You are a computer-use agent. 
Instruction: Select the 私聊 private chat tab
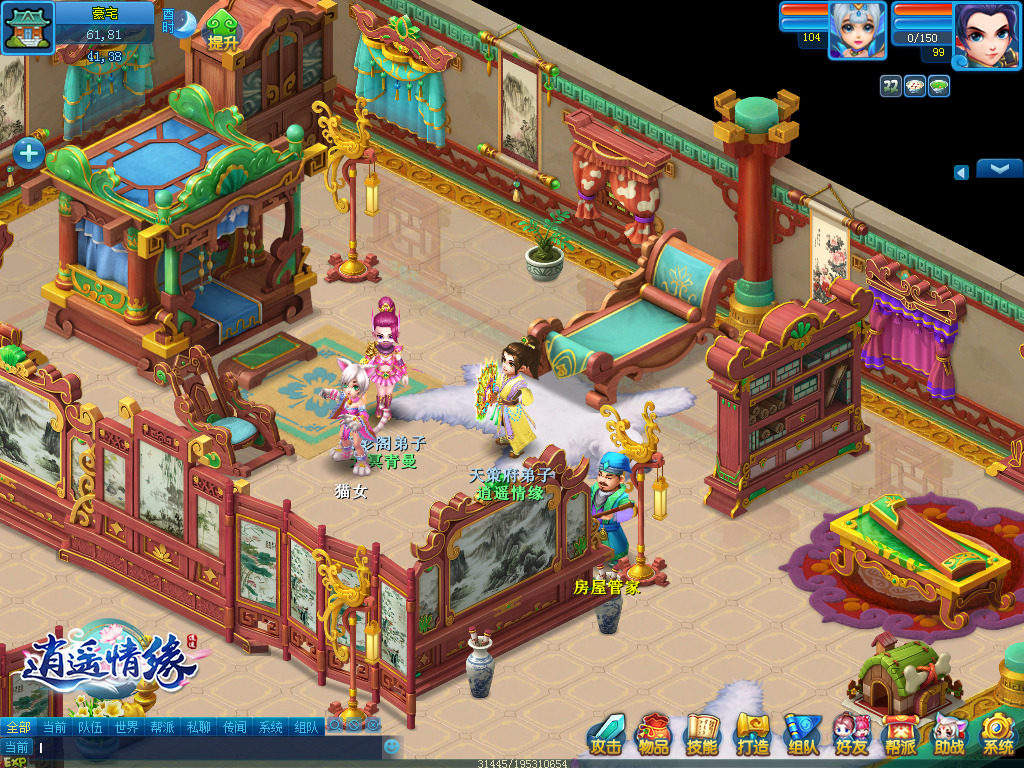198,727
